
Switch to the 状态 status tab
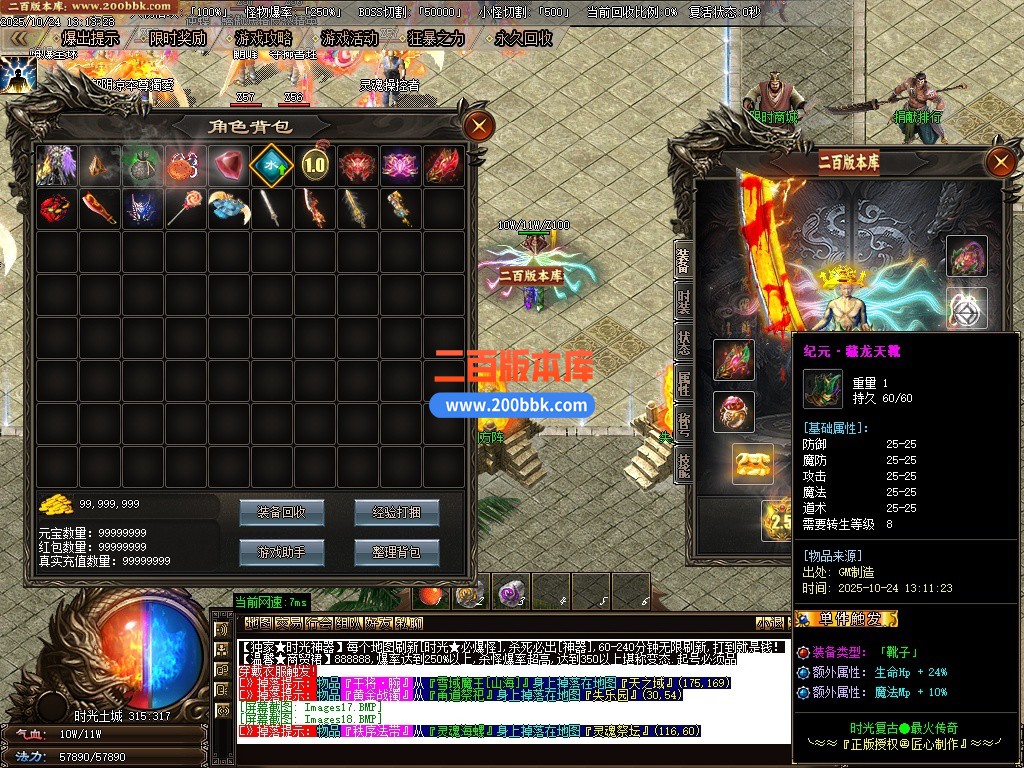684,341
